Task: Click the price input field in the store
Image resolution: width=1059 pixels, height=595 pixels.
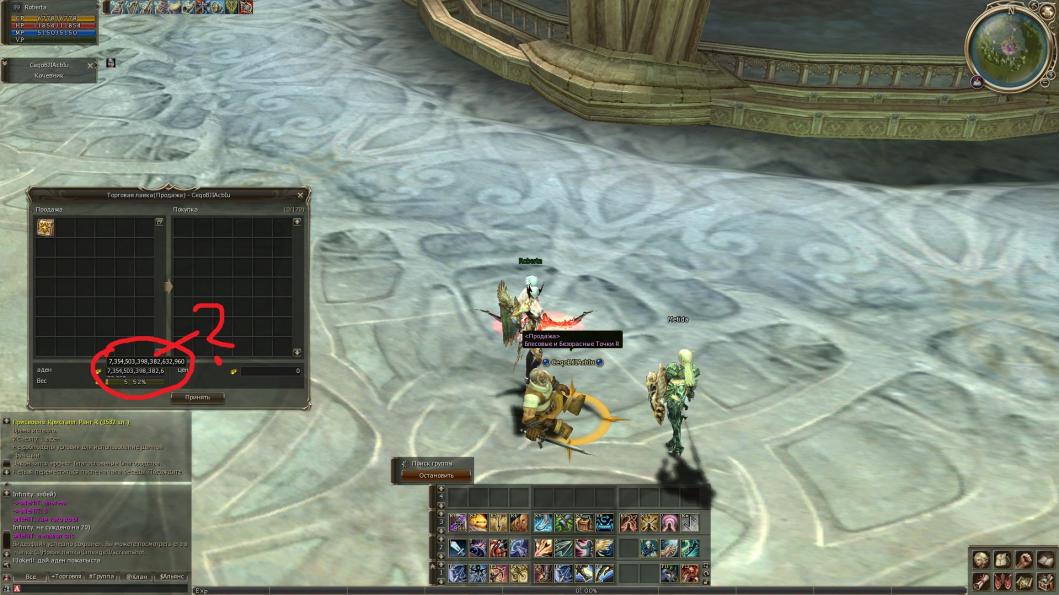Action: 270,371
